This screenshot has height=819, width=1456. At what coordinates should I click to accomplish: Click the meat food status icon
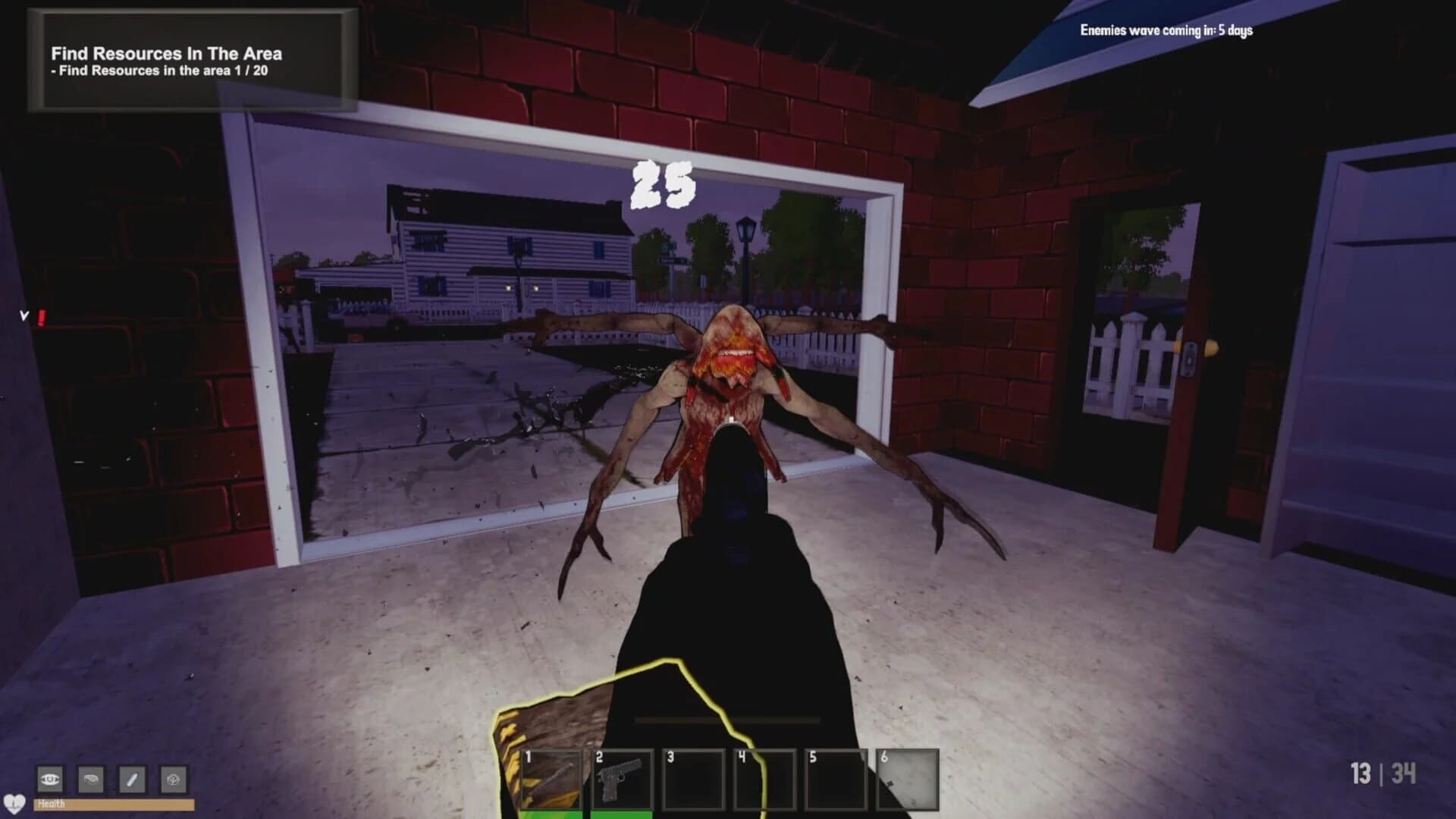coord(91,779)
